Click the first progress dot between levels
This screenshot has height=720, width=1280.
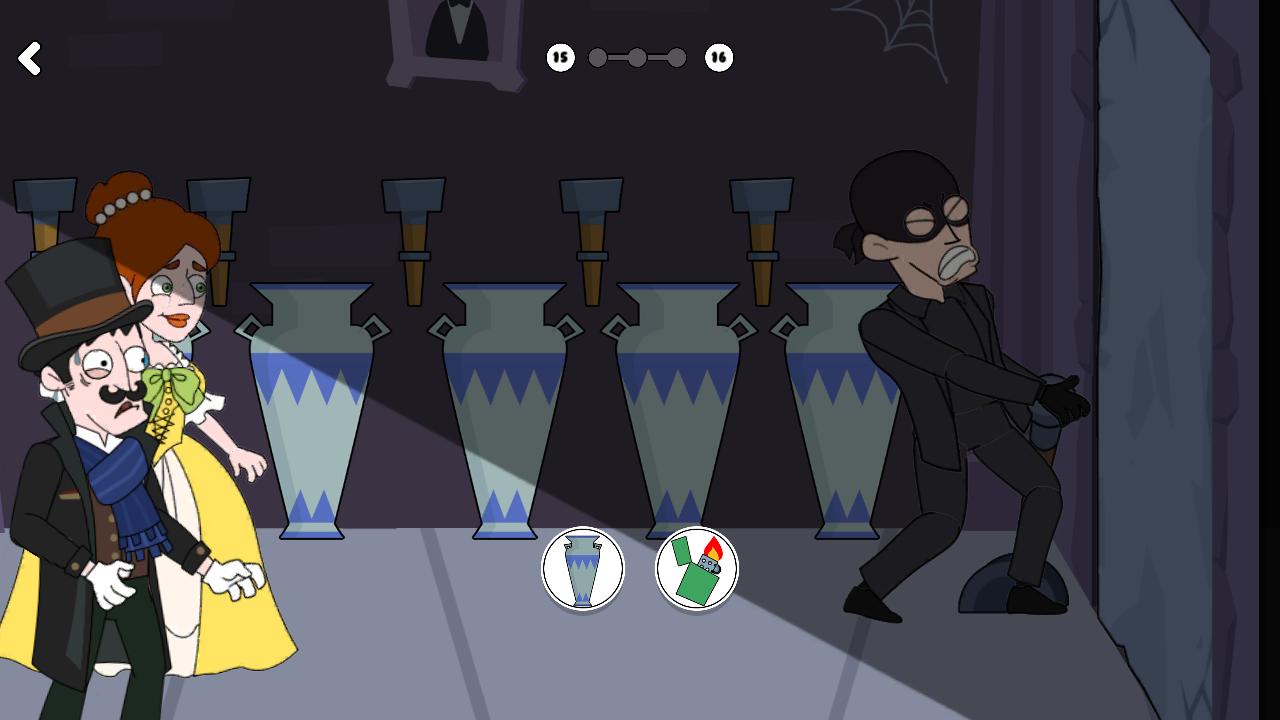[x=597, y=57]
